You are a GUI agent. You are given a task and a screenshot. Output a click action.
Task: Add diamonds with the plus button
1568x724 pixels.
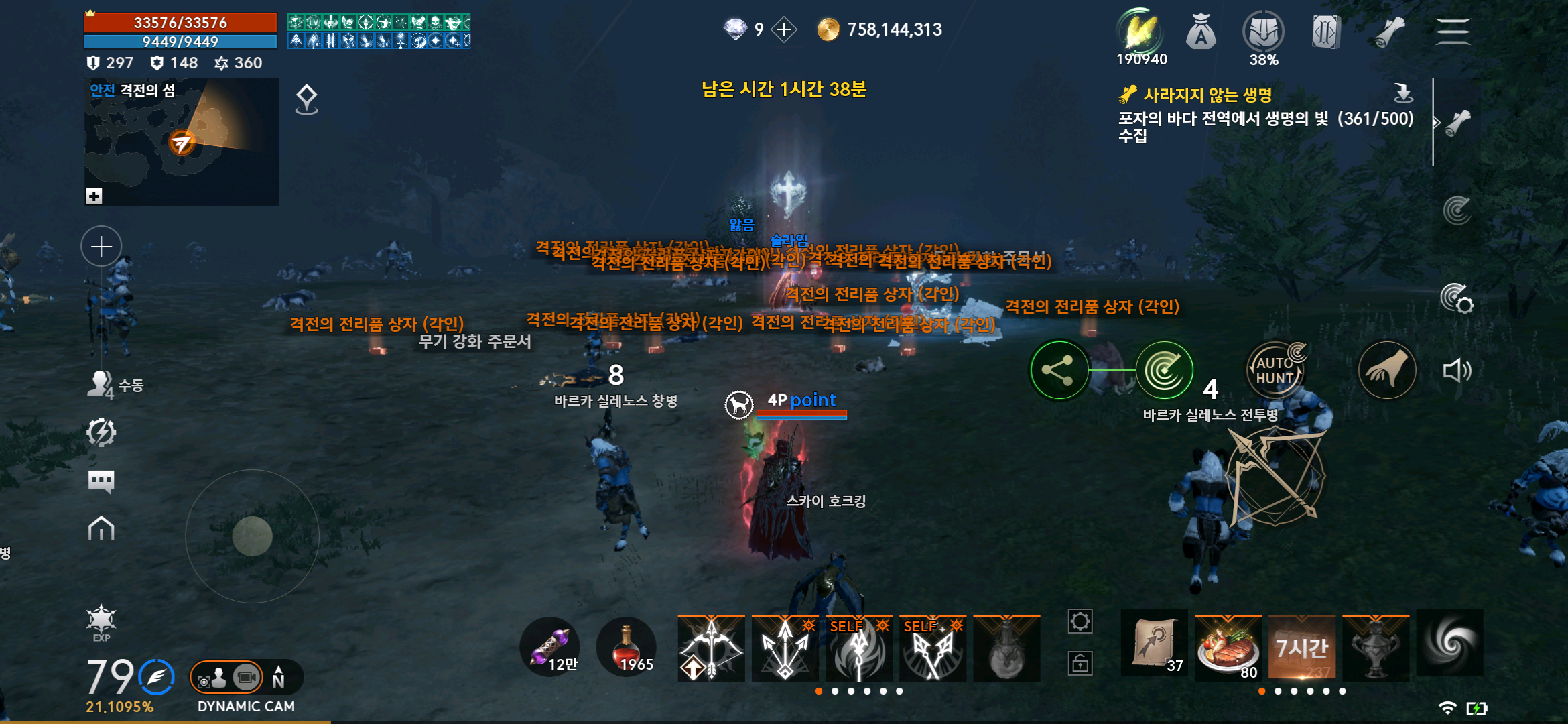tap(784, 29)
